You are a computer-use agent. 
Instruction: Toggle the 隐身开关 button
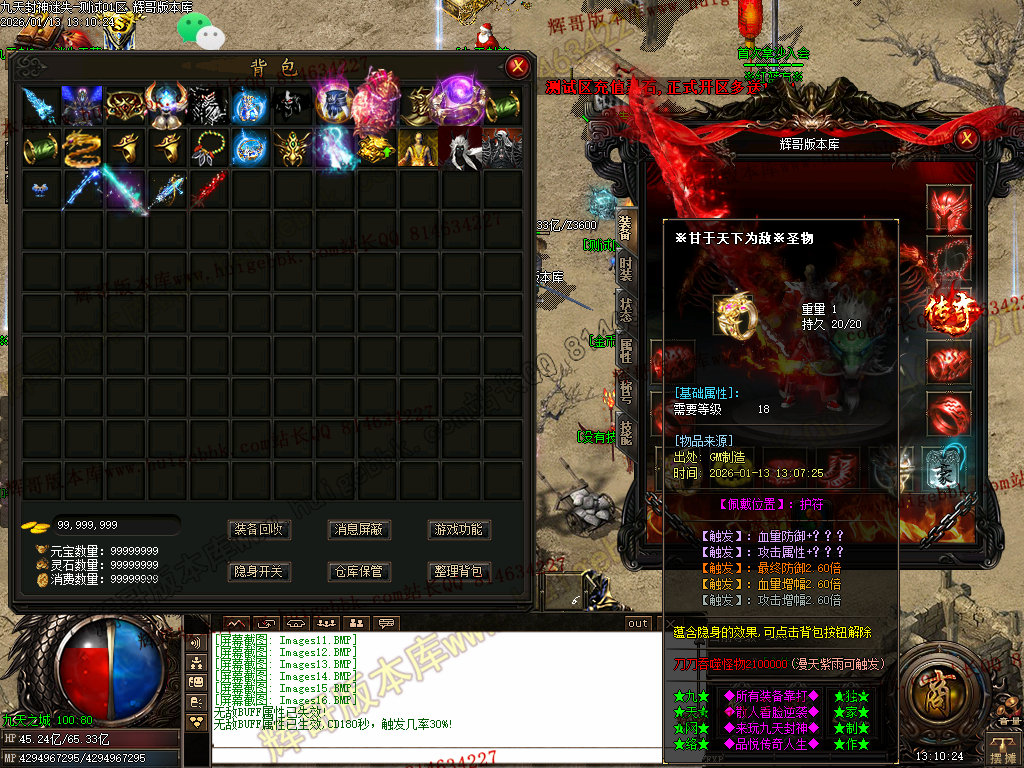[x=260, y=571]
